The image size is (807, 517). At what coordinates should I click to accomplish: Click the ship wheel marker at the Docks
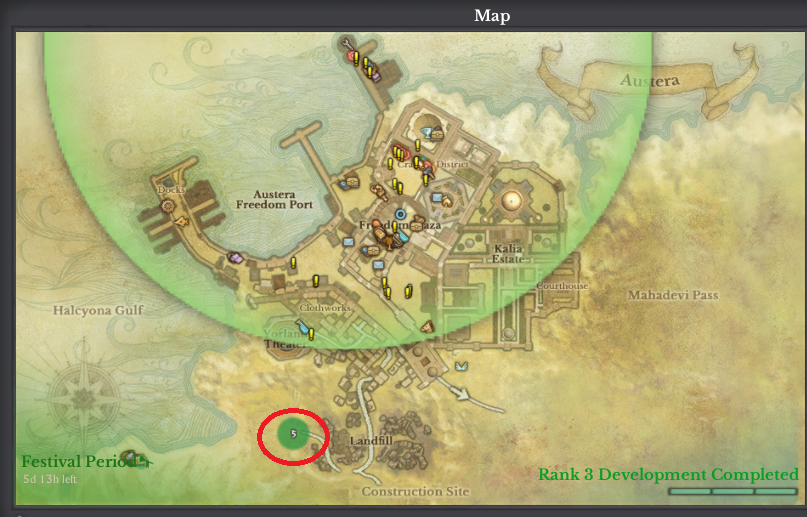click(167, 204)
